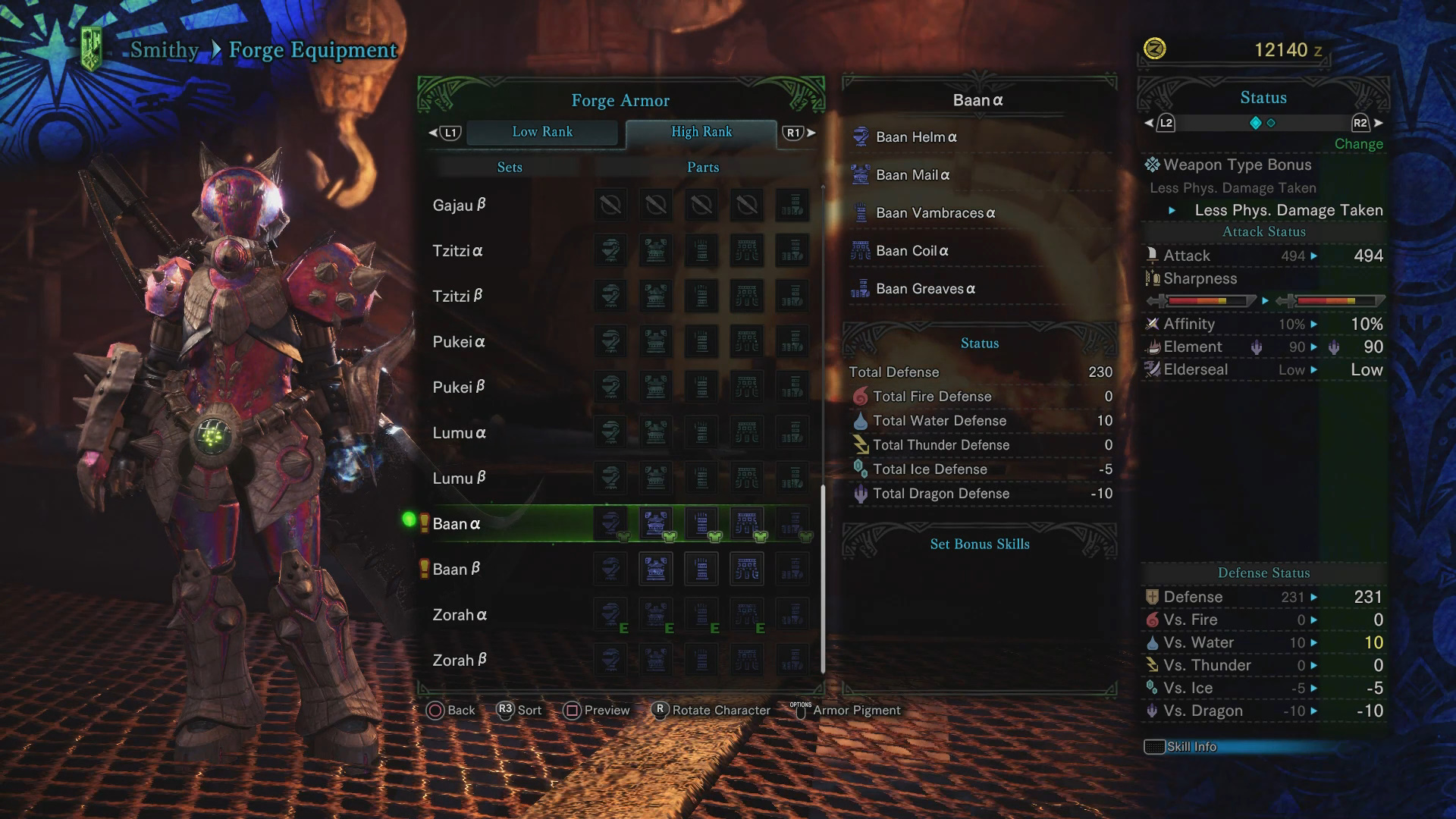
Task: Click the sharpness sword icon in Attack Status
Action: (1154, 278)
